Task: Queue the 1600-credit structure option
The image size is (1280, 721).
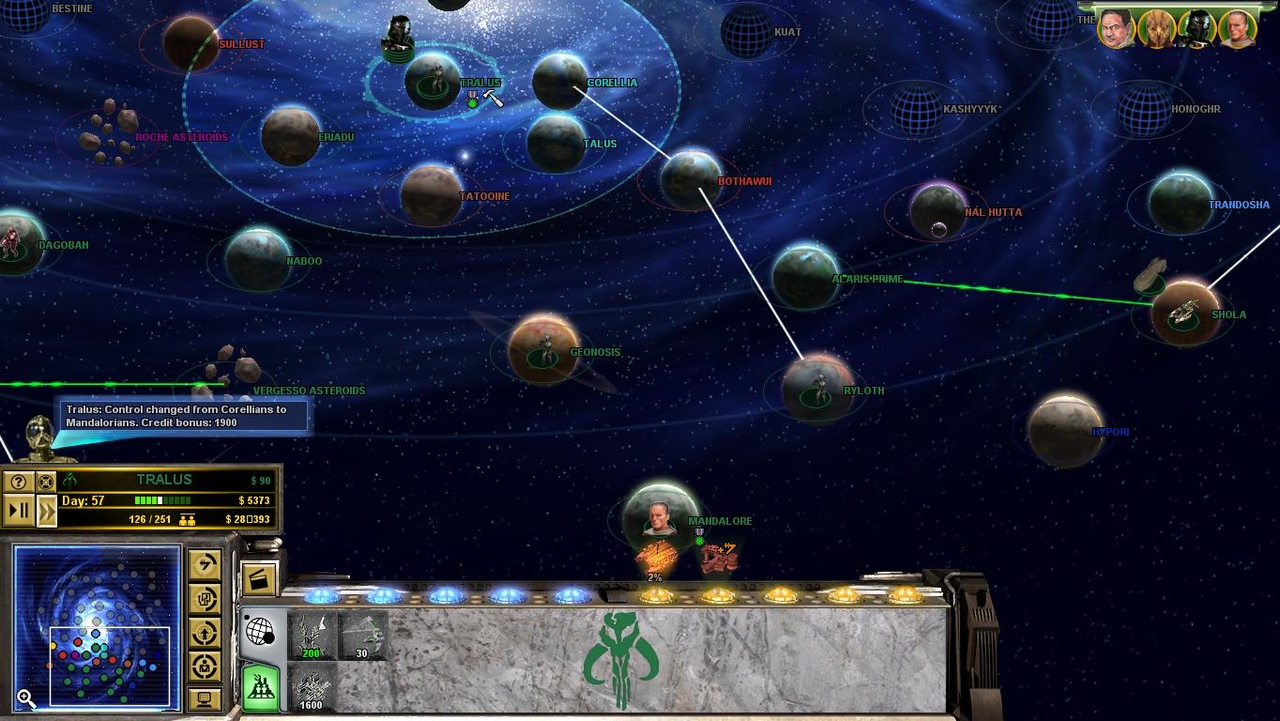Action: pos(311,689)
